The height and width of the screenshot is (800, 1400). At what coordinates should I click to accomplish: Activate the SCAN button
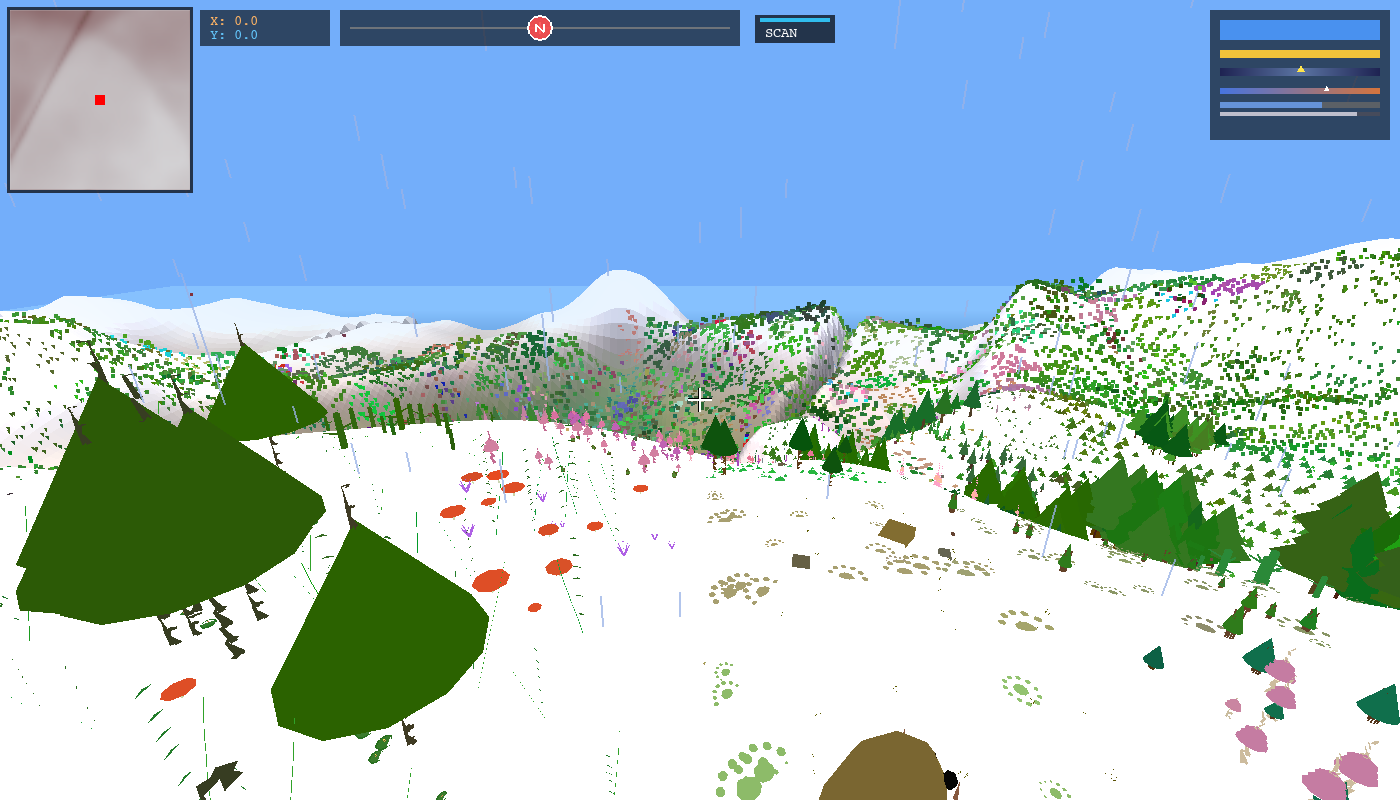pyautogui.click(x=794, y=29)
